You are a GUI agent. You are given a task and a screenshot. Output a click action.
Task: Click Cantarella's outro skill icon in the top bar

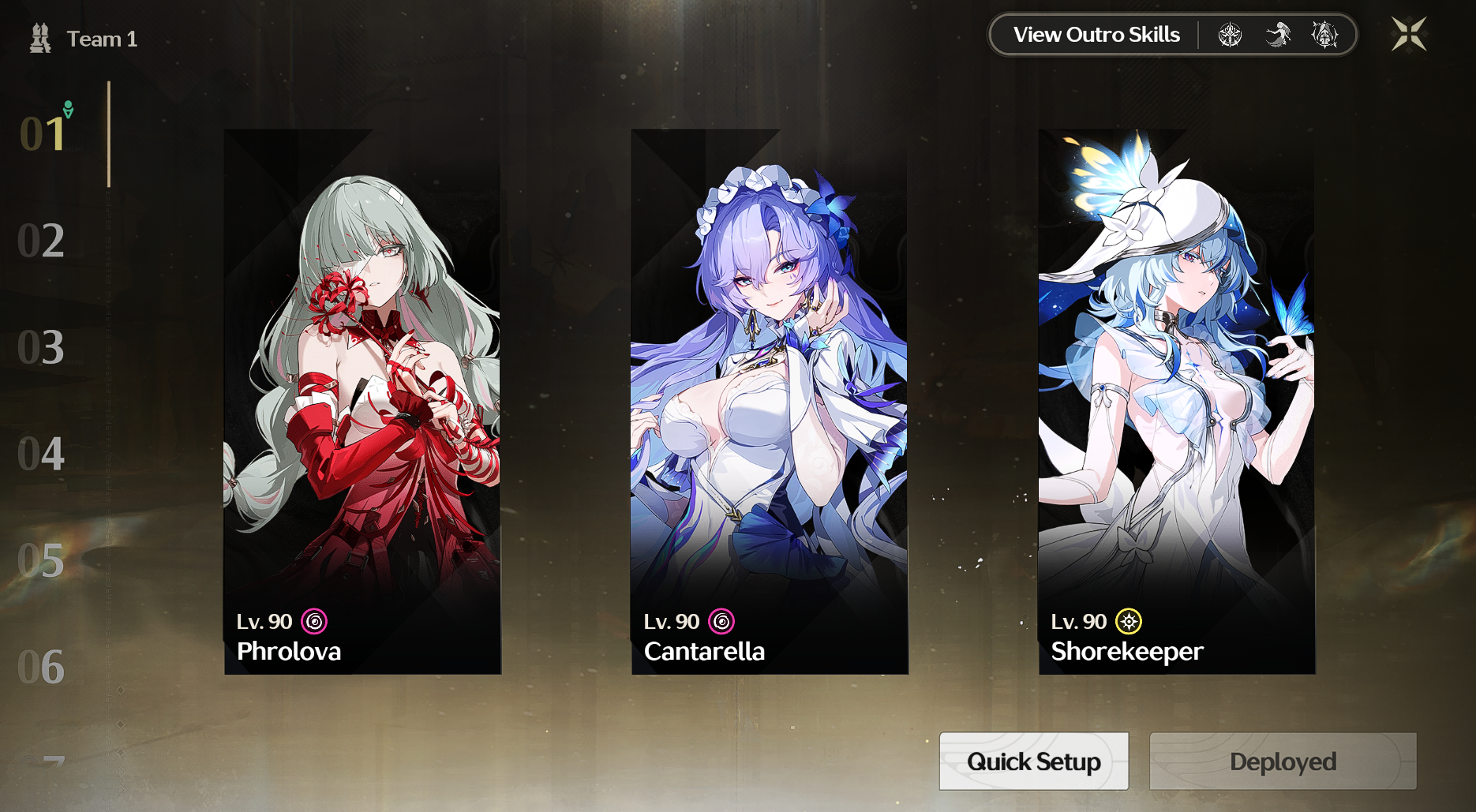point(1279,32)
